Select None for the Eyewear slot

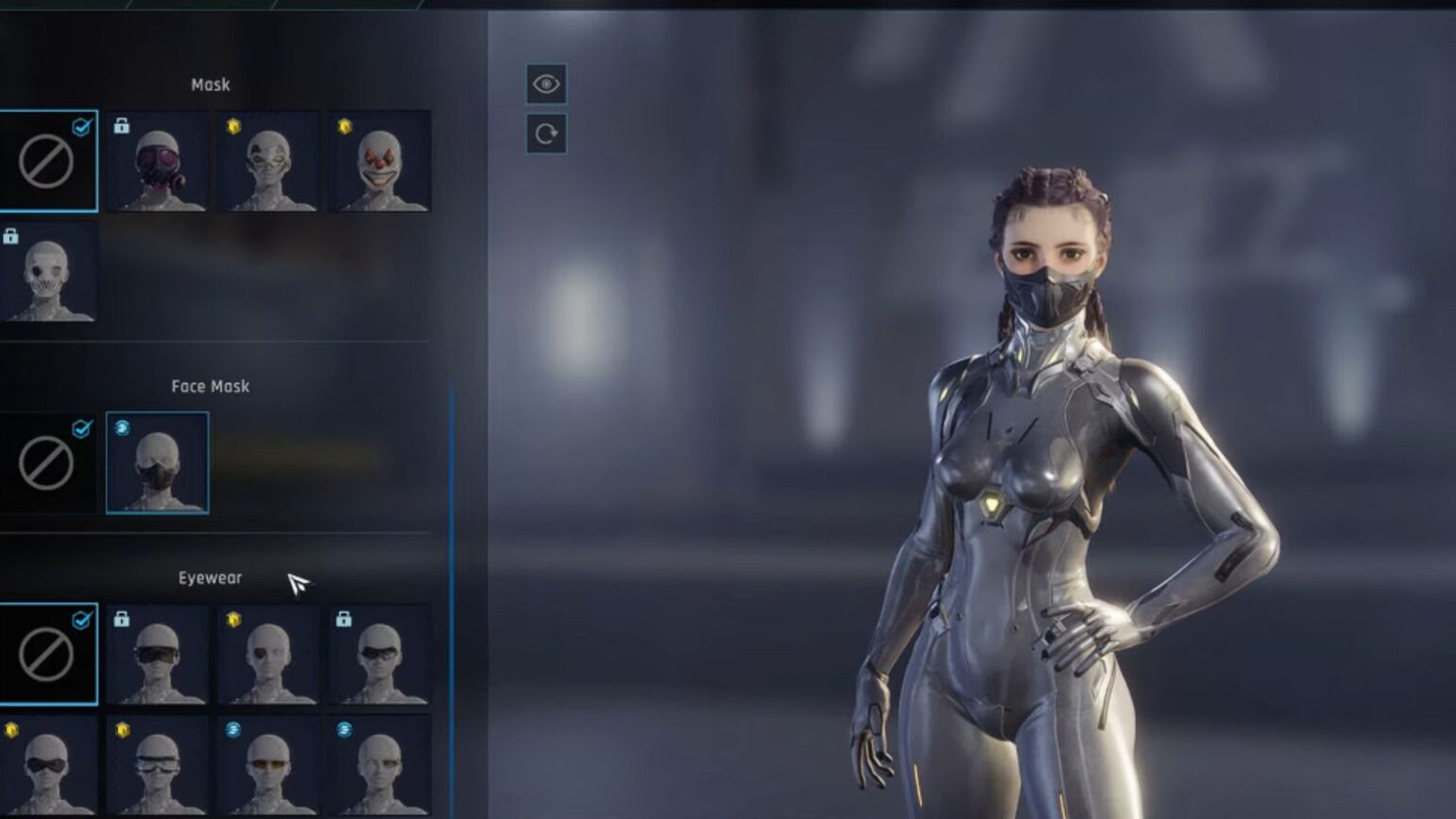[x=49, y=654]
